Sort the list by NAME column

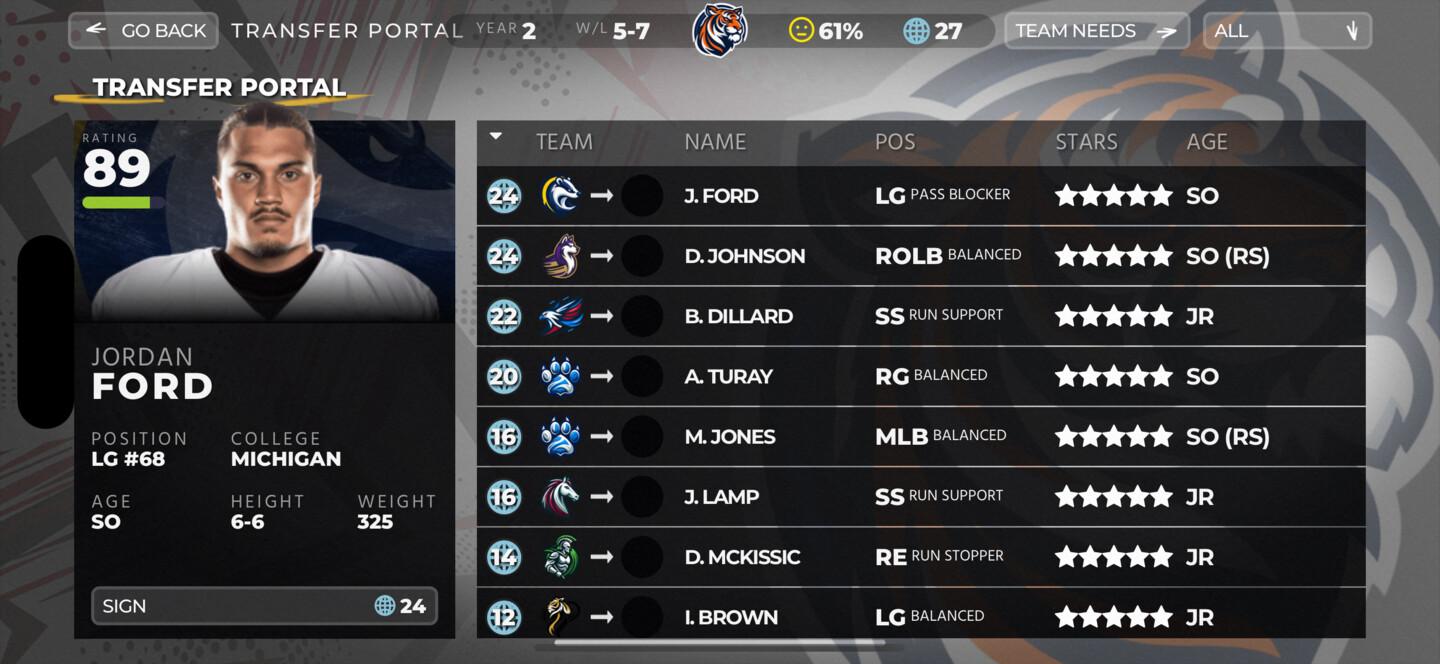(714, 142)
